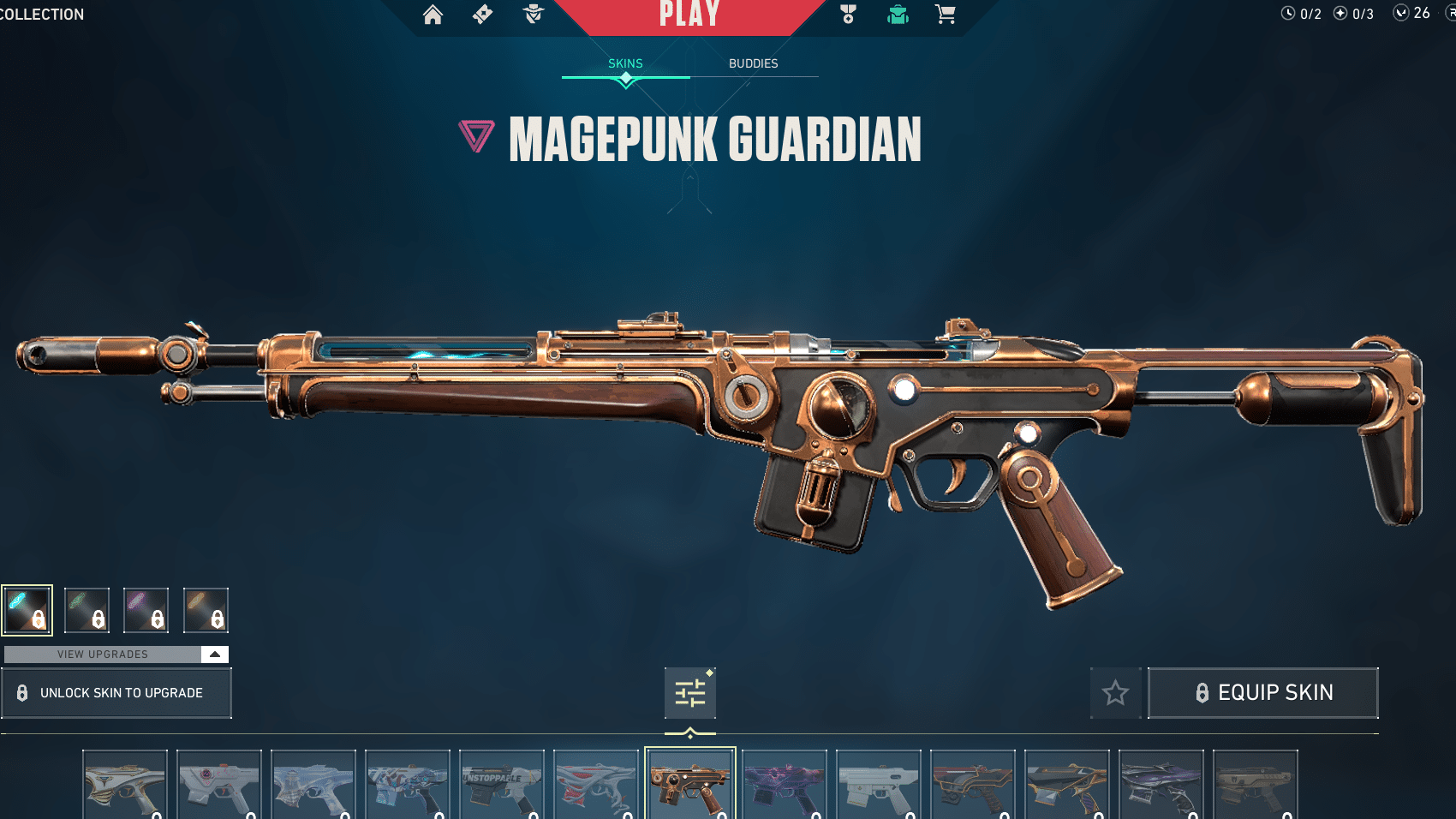Open the Home screen icon

433,15
